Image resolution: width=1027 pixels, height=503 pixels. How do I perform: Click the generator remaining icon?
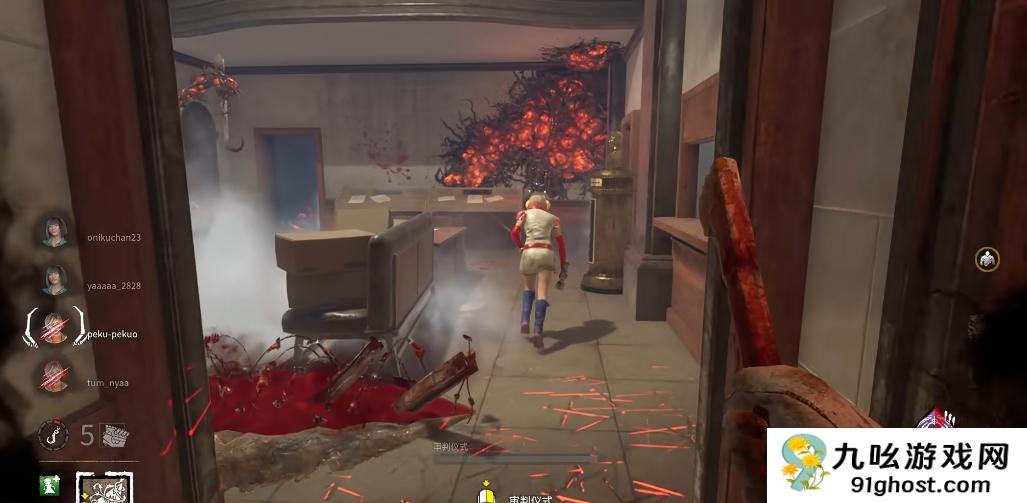(x=114, y=434)
